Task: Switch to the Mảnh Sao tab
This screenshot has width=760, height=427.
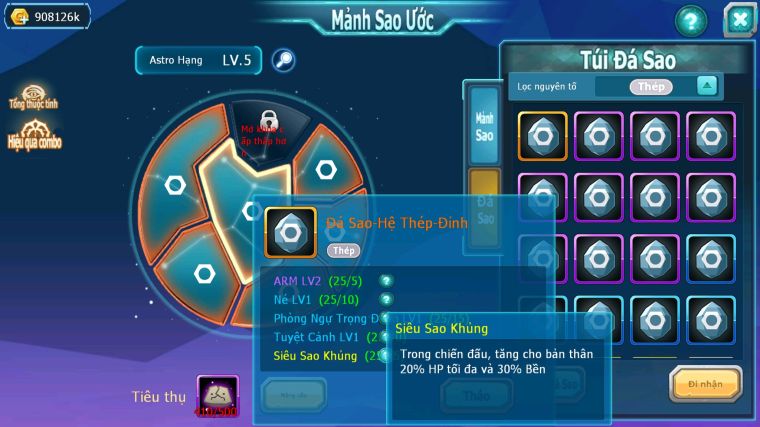Action: pyautogui.click(x=484, y=125)
